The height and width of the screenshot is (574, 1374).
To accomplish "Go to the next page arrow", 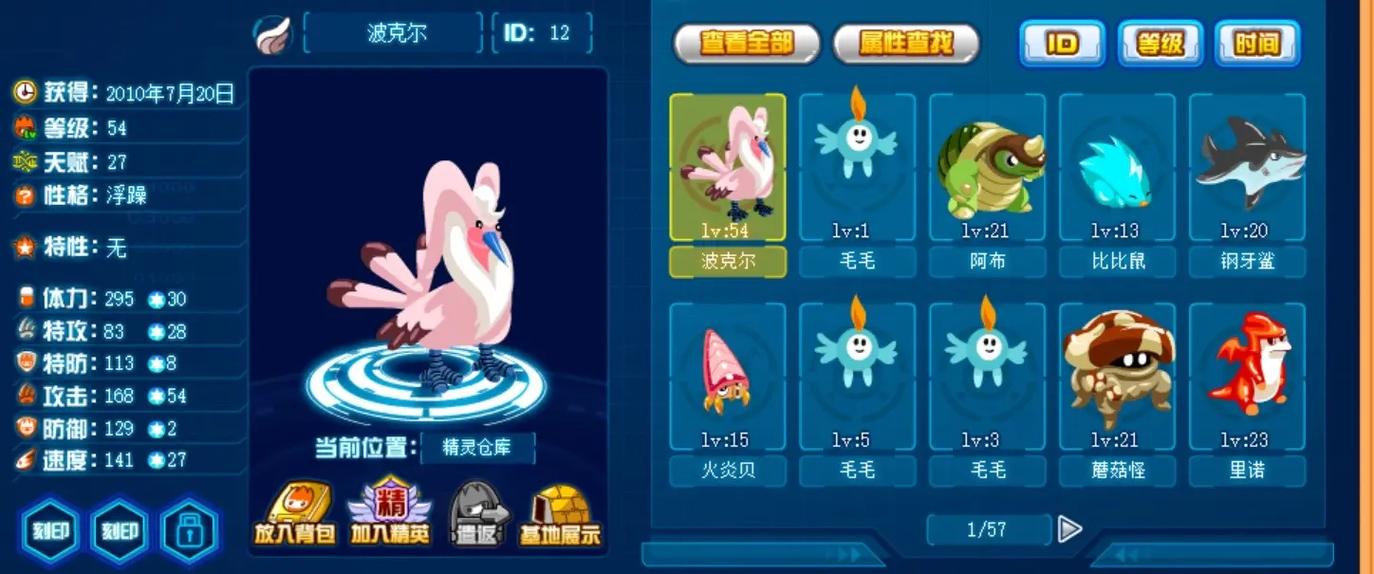I will click(1069, 528).
